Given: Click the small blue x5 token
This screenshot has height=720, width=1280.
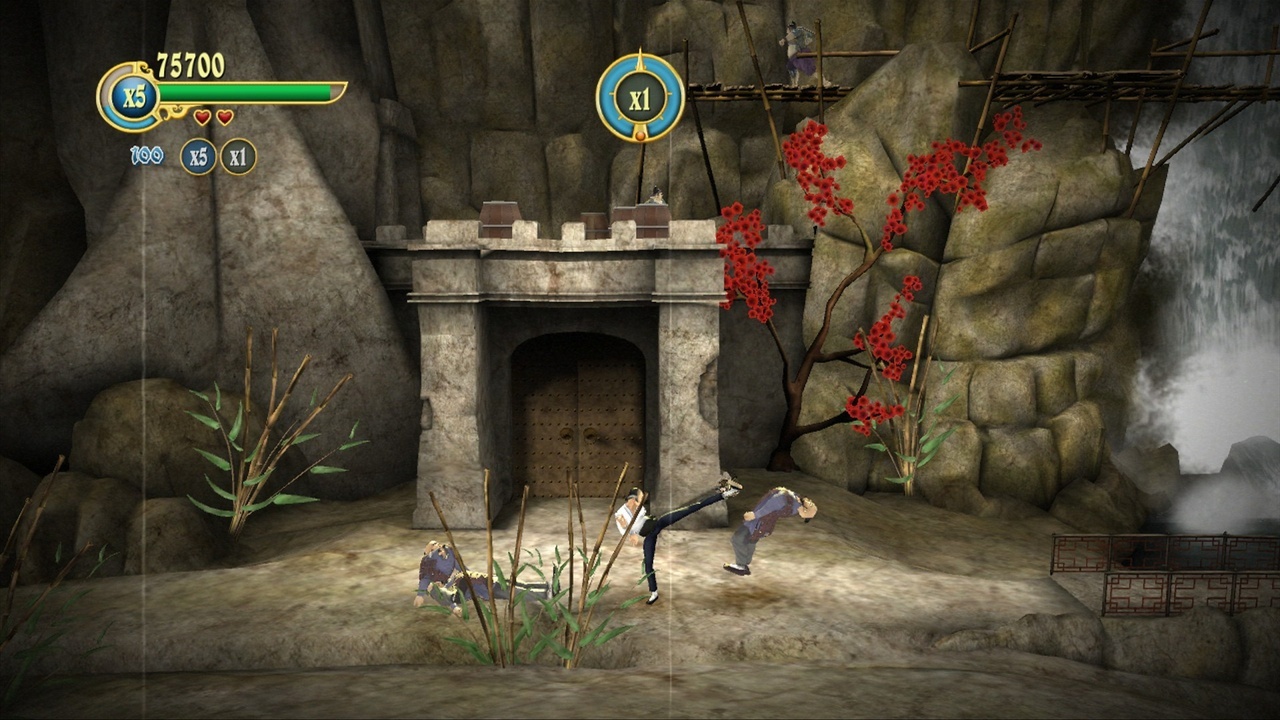Looking at the screenshot, I should coord(198,156).
